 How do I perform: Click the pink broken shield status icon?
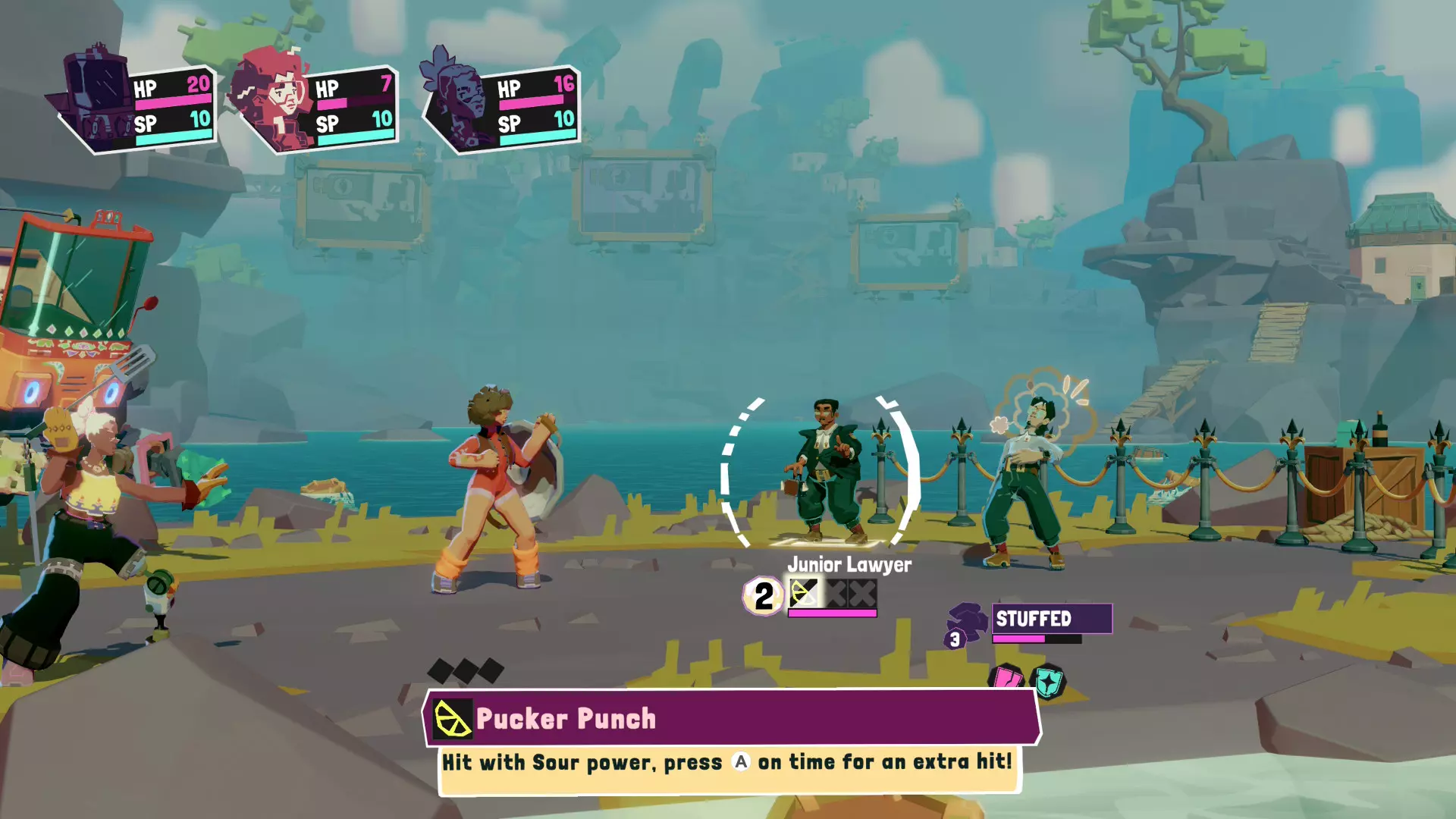point(1008,677)
